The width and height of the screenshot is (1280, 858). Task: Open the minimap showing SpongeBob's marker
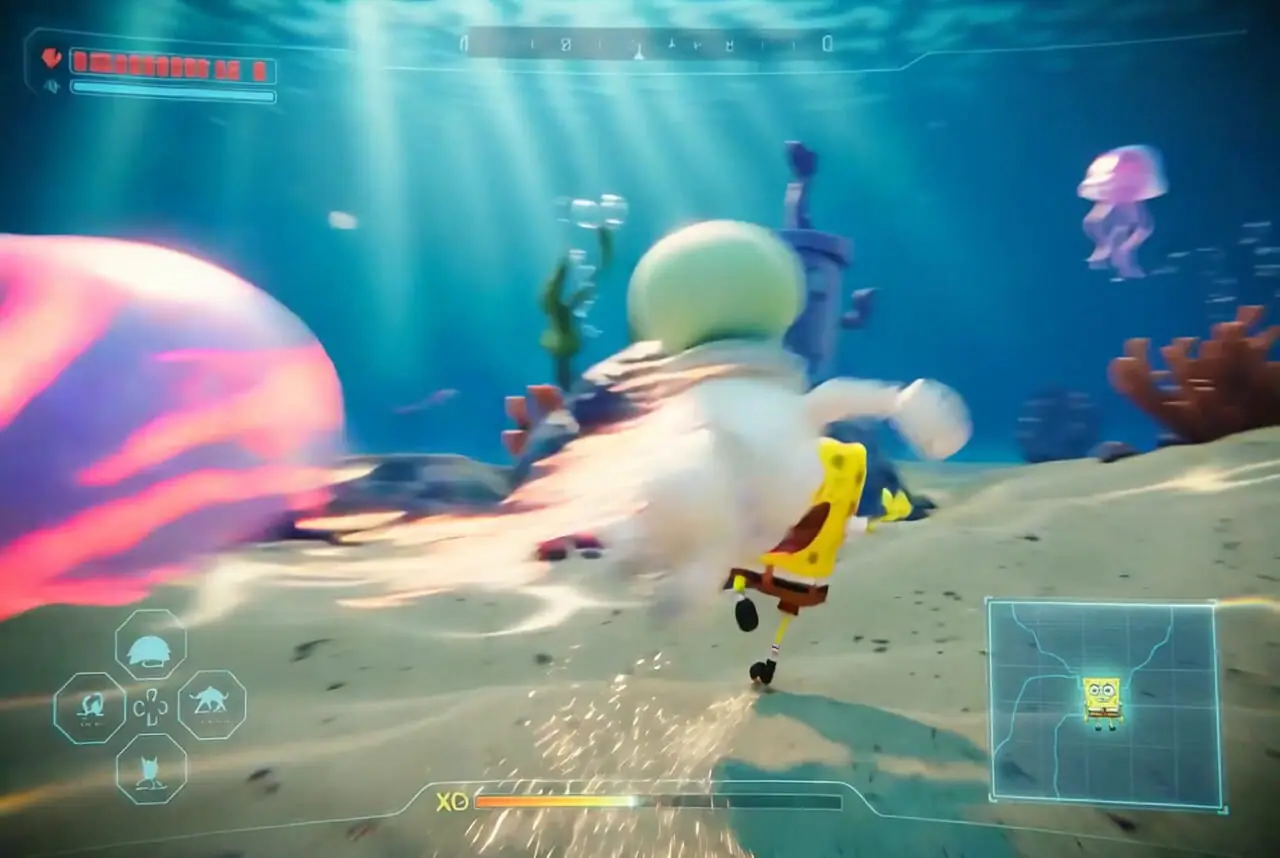(1105, 702)
